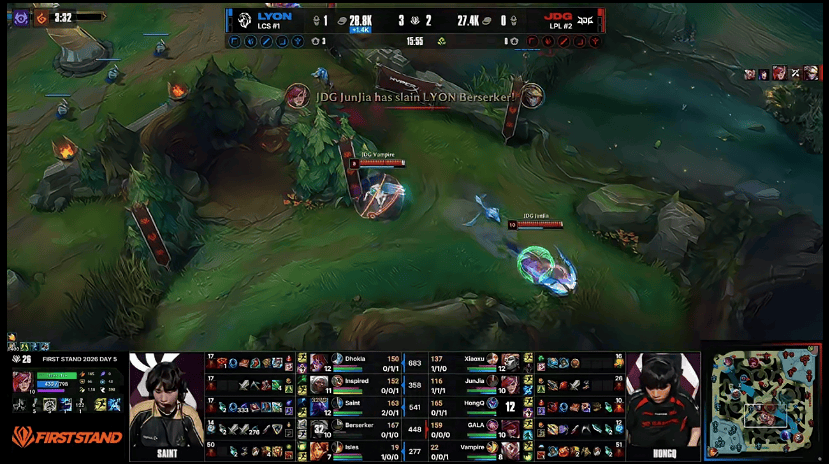Click the selected champion portrait panel
This screenshot has width=829, height=464.
[x=21, y=383]
